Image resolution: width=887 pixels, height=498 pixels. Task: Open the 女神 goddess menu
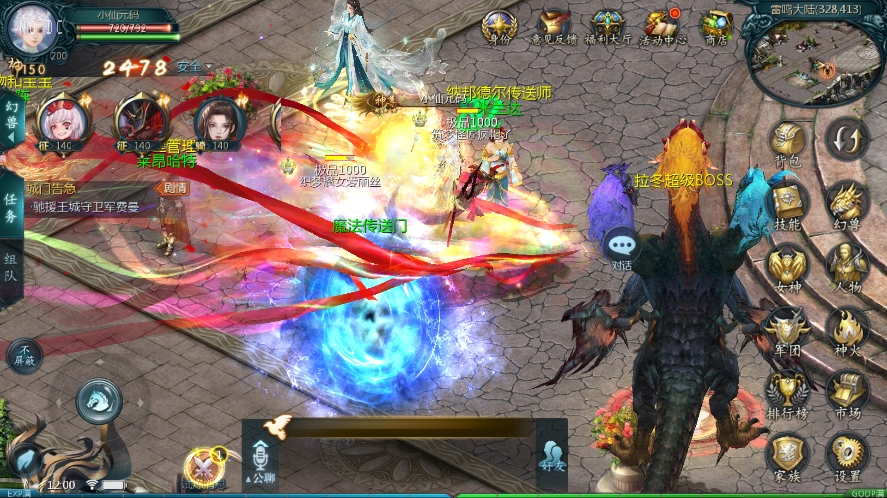[788, 266]
